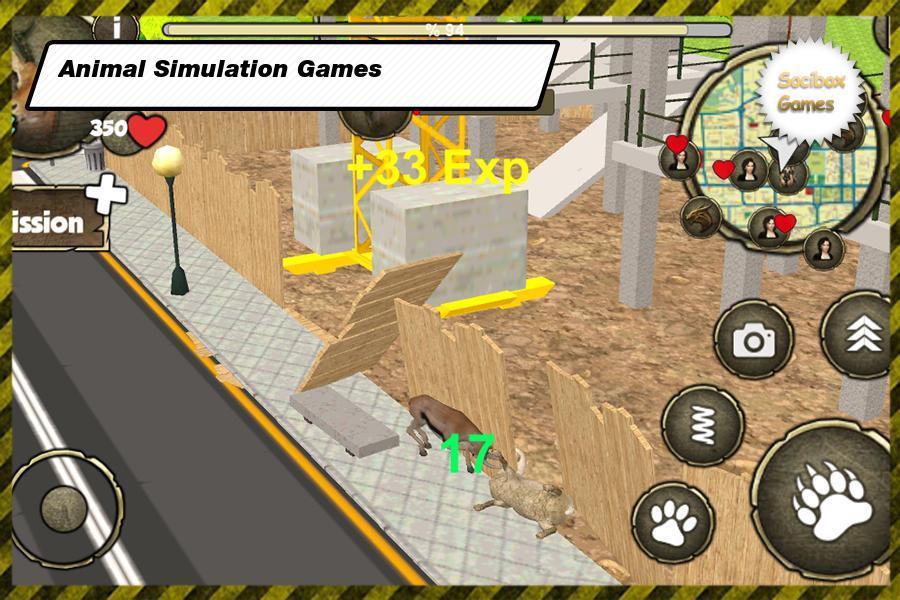Use the small paw print action button
Screen dimensions: 900x600
(672, 520)
